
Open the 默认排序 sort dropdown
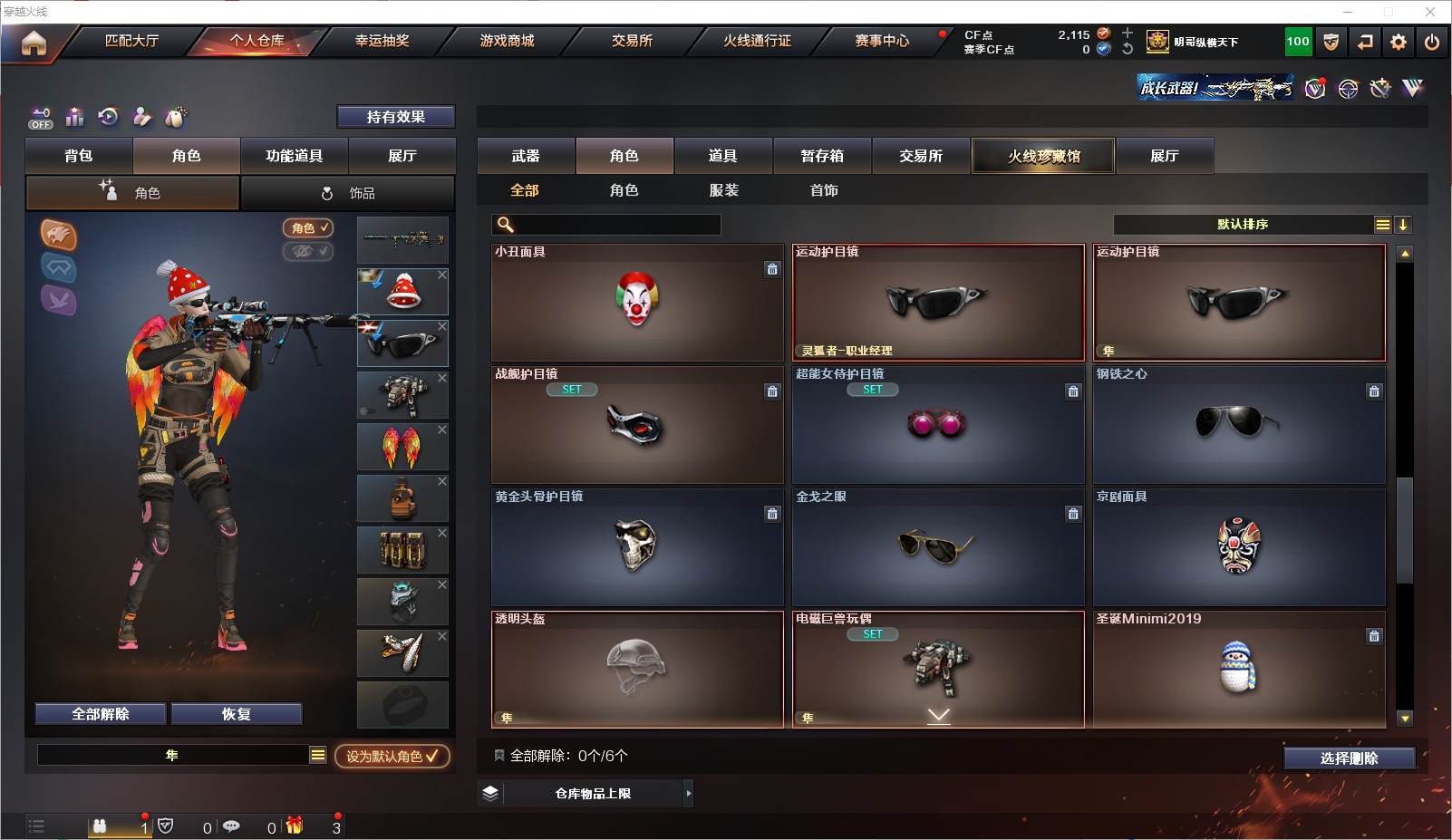1243,225
